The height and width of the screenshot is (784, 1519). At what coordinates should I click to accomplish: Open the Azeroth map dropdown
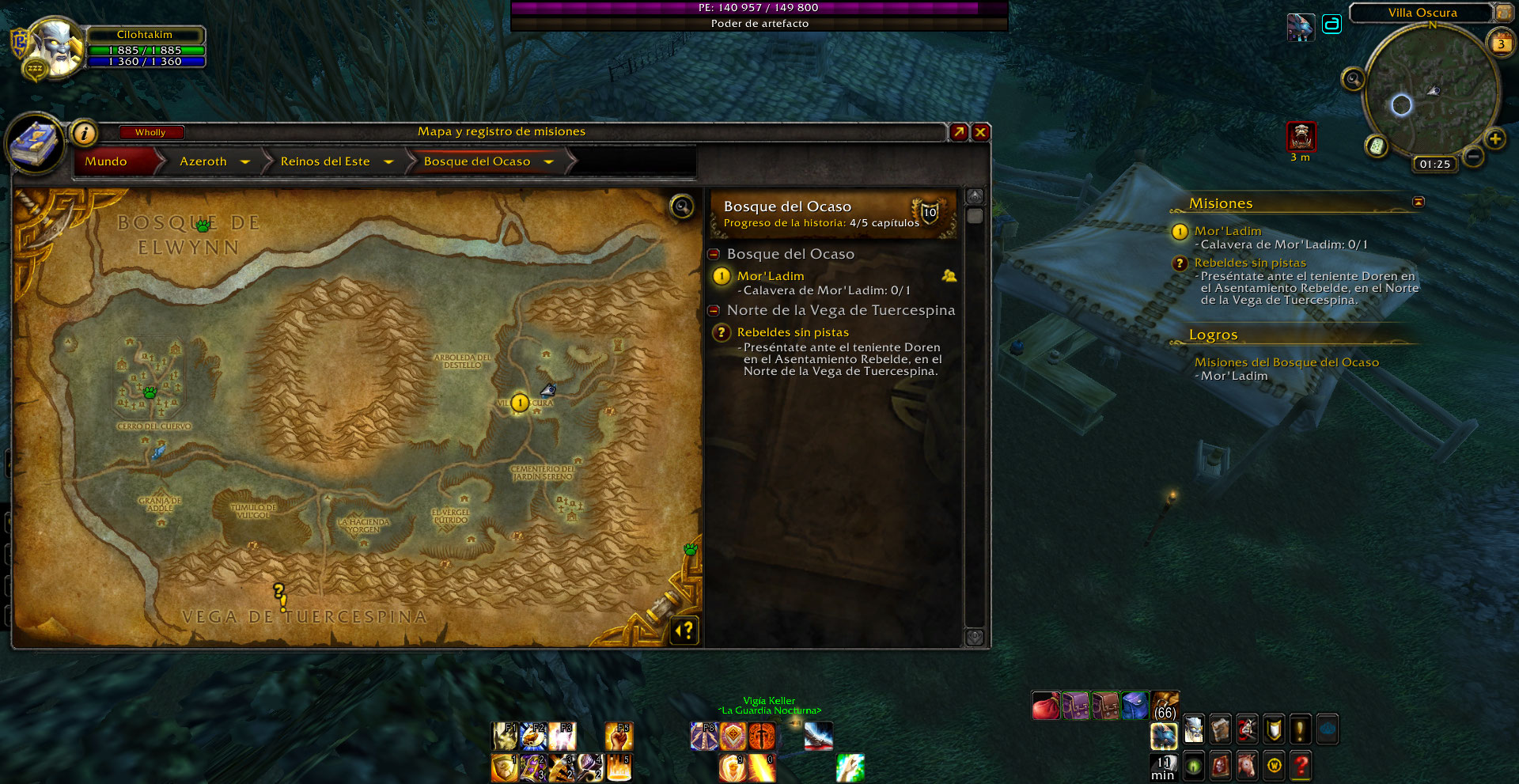tap(245, 161)
